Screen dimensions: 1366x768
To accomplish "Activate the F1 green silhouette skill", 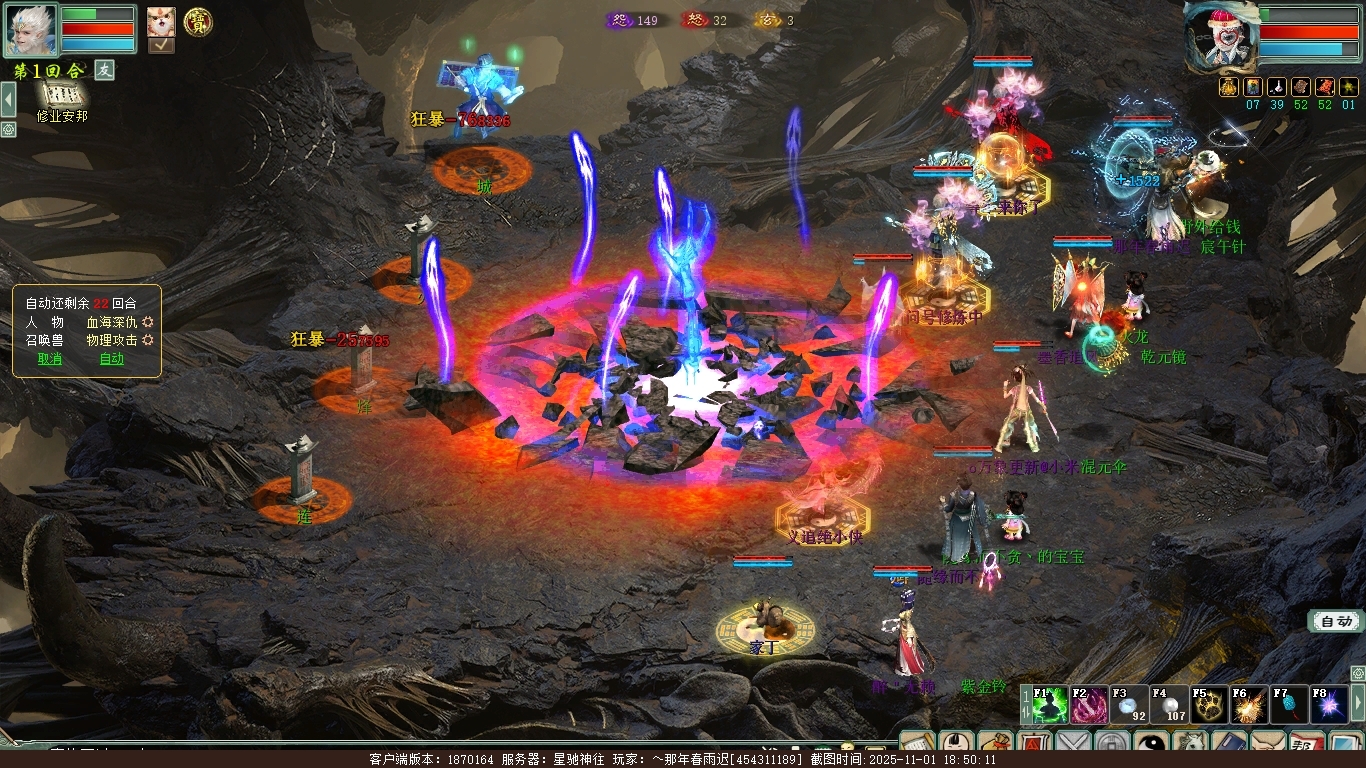I will [x=1050, y=705].
